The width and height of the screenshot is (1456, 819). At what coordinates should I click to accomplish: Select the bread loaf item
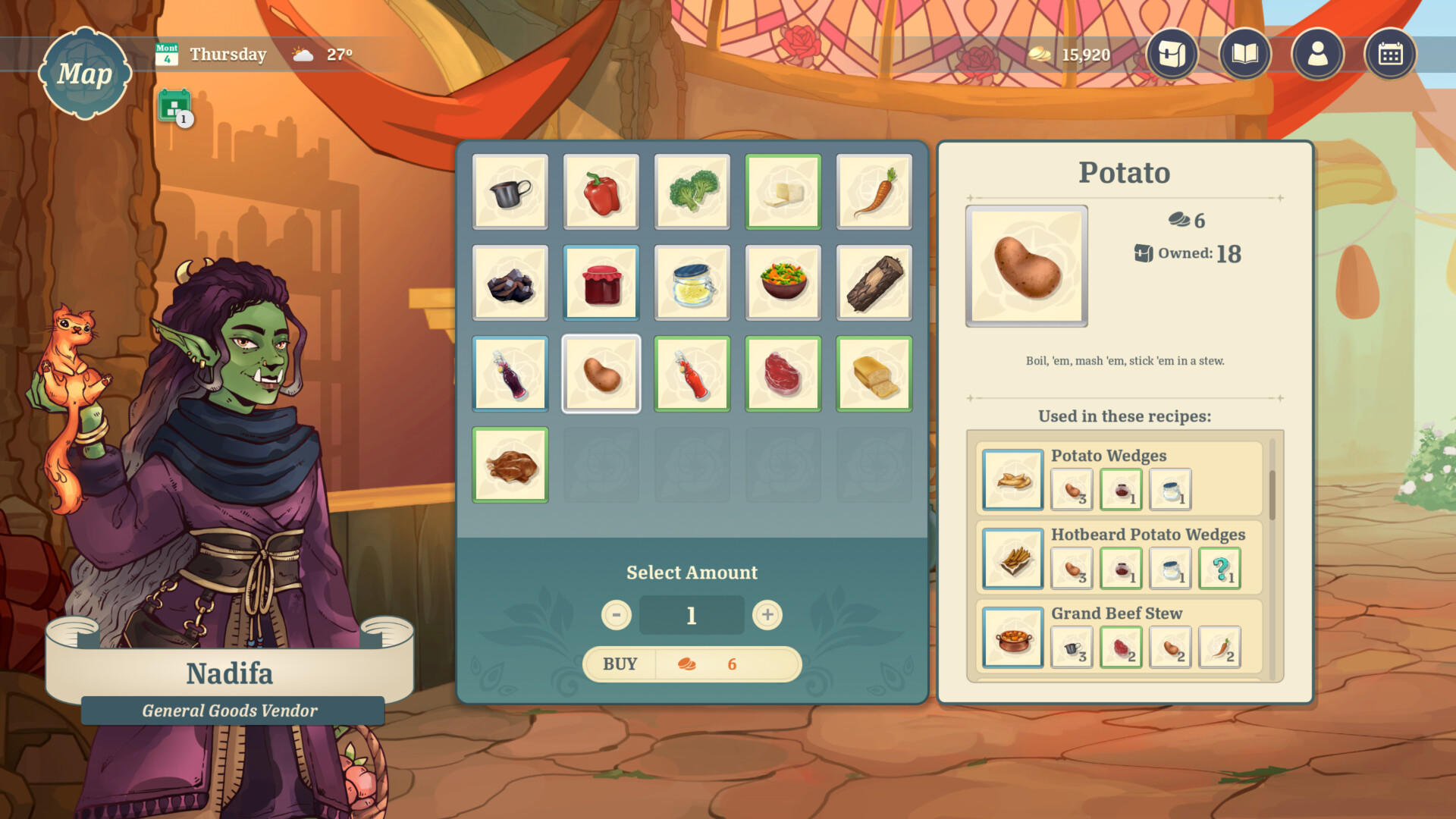tap(874, 374)
